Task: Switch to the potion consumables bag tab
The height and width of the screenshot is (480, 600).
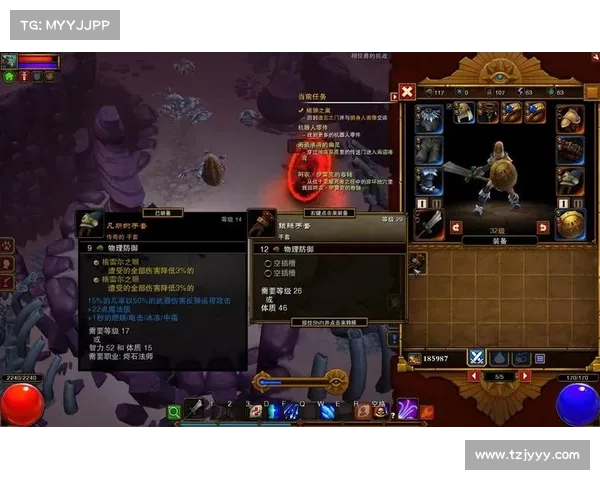Action: tap(499, 357)
